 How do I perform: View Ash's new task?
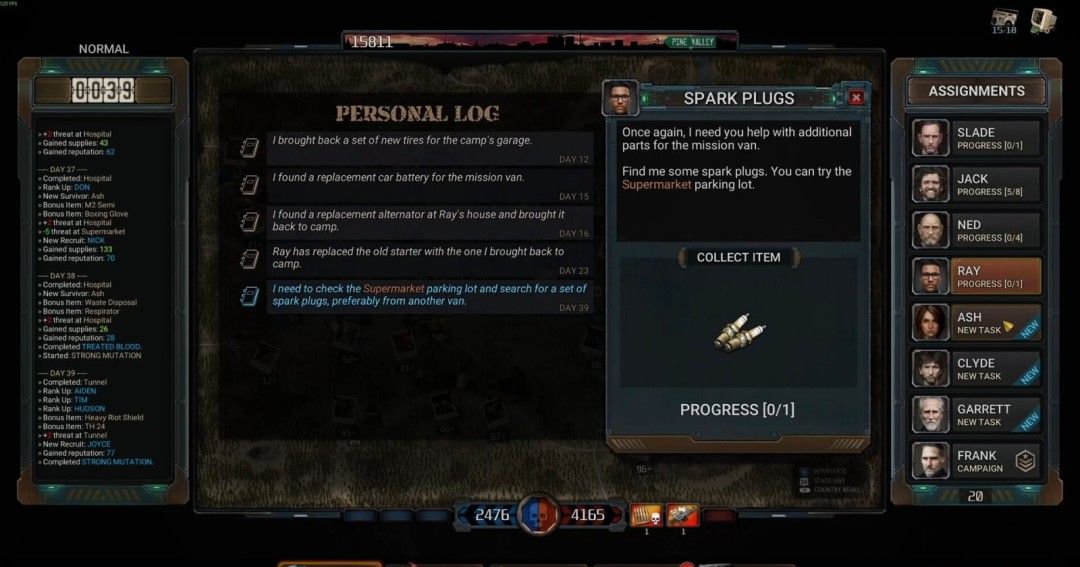point(976,322)
